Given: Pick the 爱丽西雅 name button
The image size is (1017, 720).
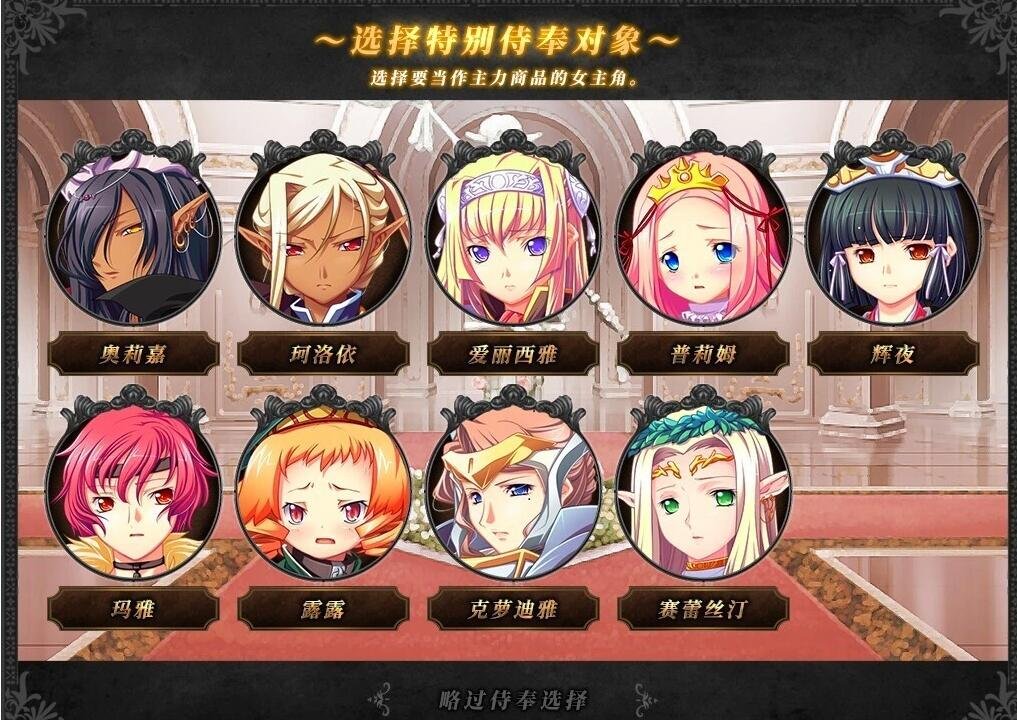Looking at the screenshot, I should (x=513, y=354).
